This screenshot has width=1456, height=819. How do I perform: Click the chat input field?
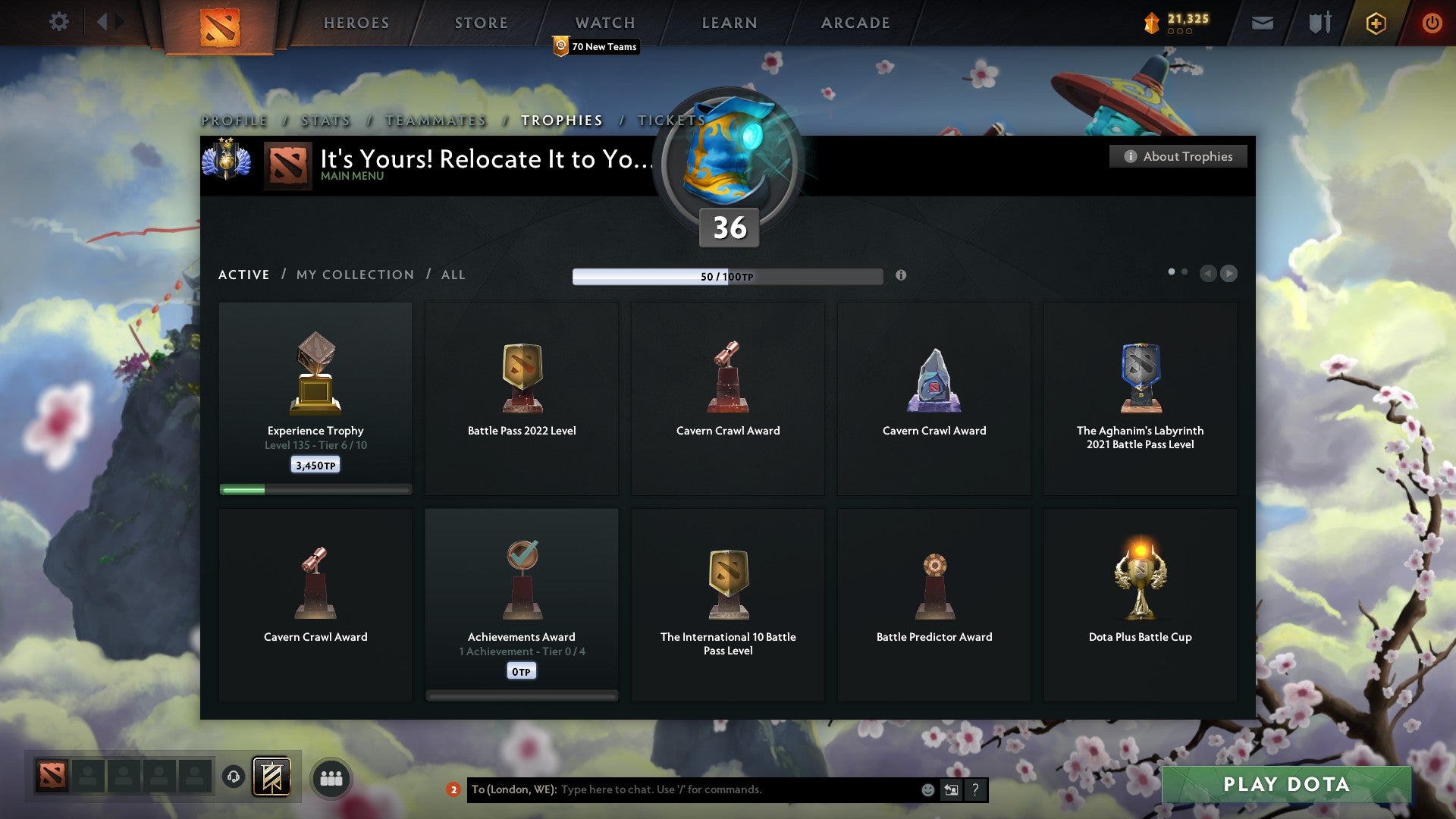point(682,789)
